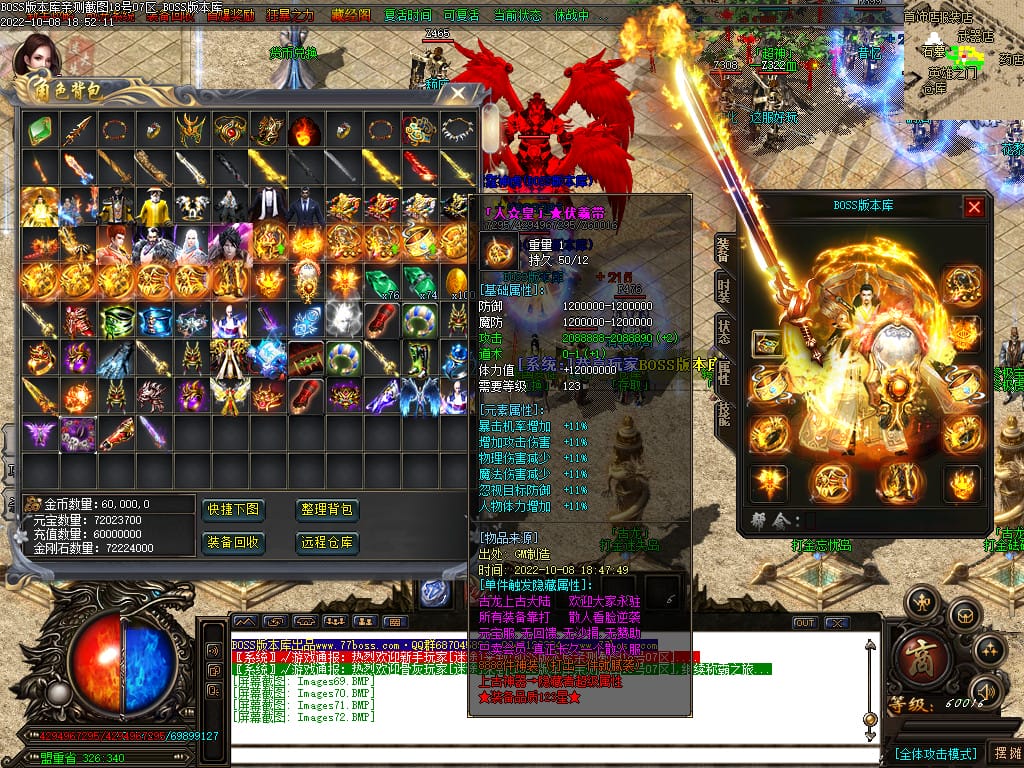This screenshot has height=768, width=1024.
Task: Open the 摆摊 stall button
Action: coord(1005,752)
